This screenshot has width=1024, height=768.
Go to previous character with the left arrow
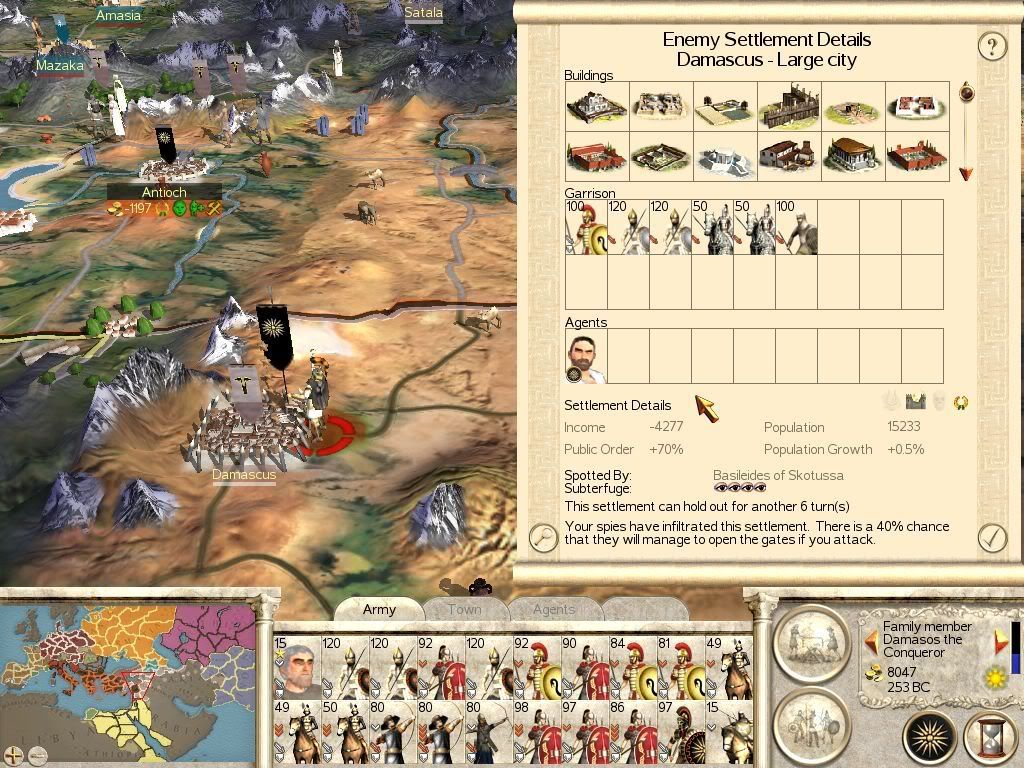(x=869, y=640)
